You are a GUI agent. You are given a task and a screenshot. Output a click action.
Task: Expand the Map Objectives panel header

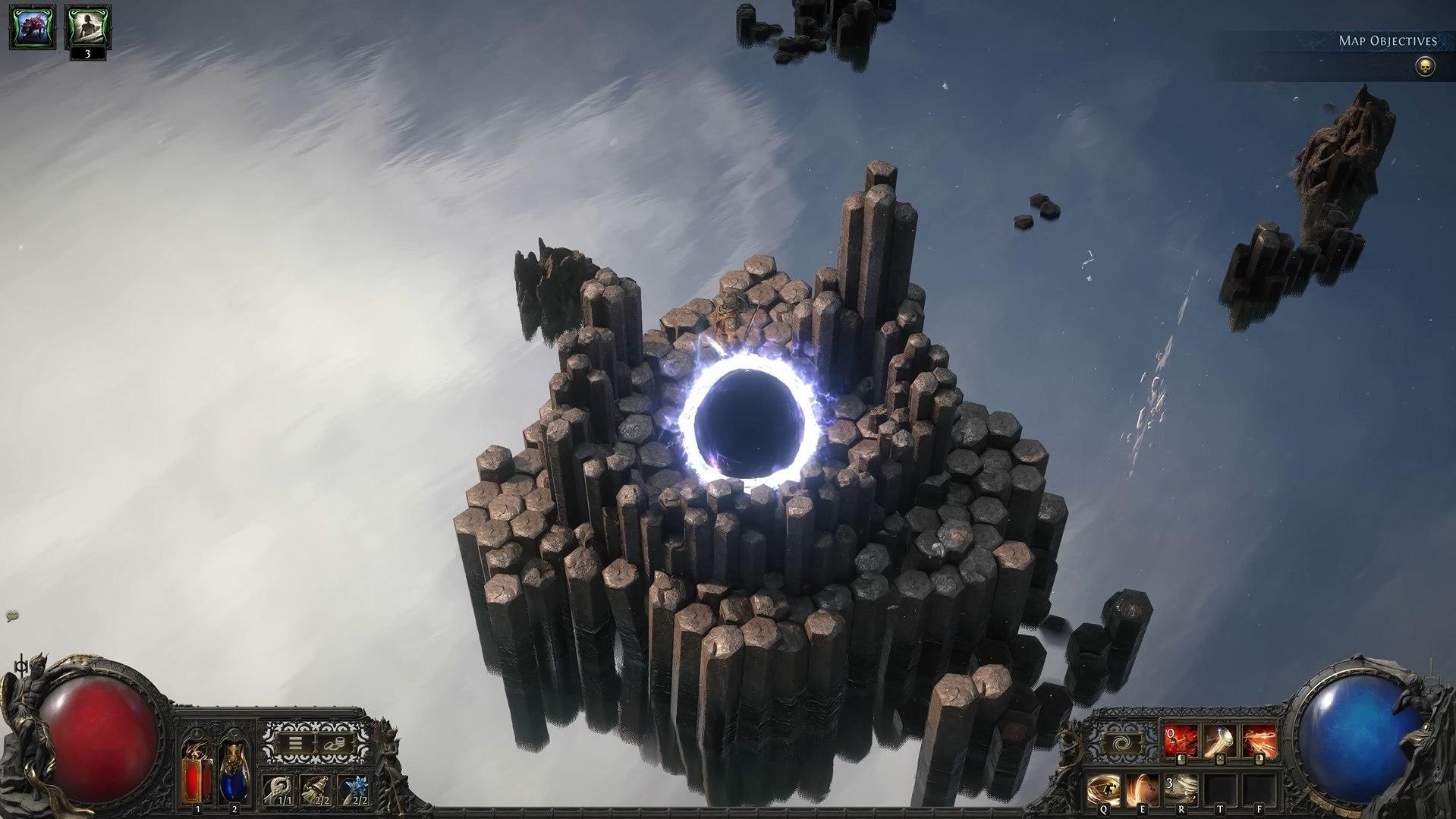click(1388, 41)
